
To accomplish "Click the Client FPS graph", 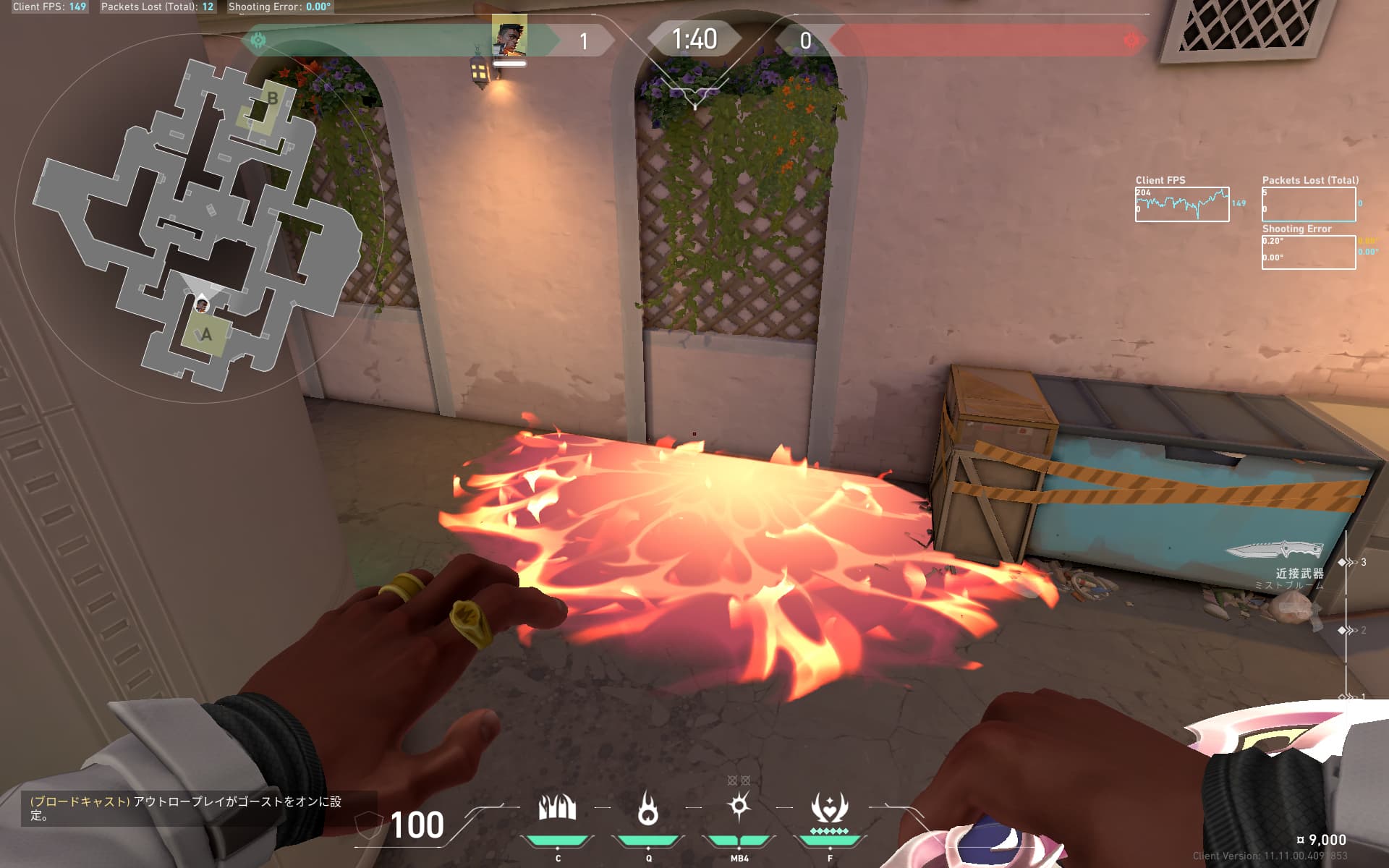I will 1181,204.
